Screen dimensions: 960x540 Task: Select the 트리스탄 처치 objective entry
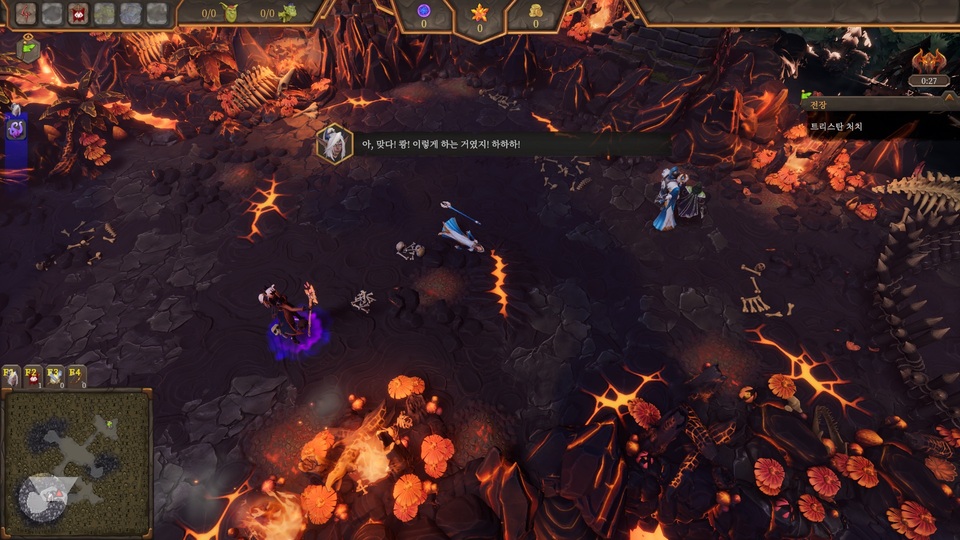836,127
